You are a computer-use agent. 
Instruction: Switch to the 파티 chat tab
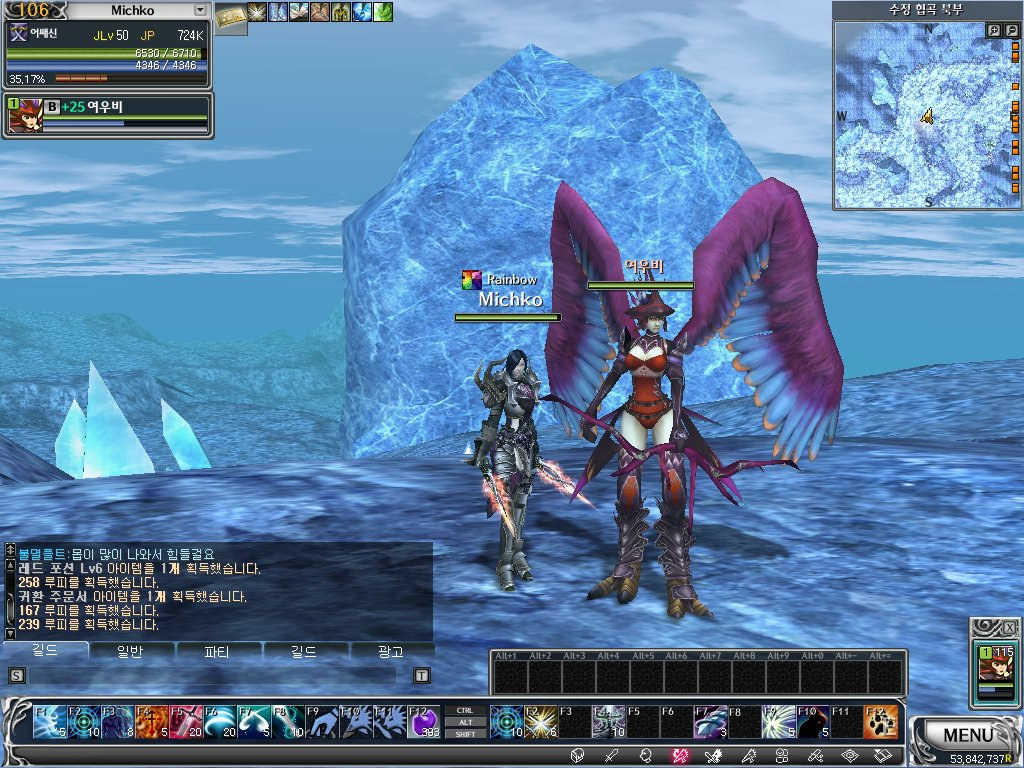(217, 651)
